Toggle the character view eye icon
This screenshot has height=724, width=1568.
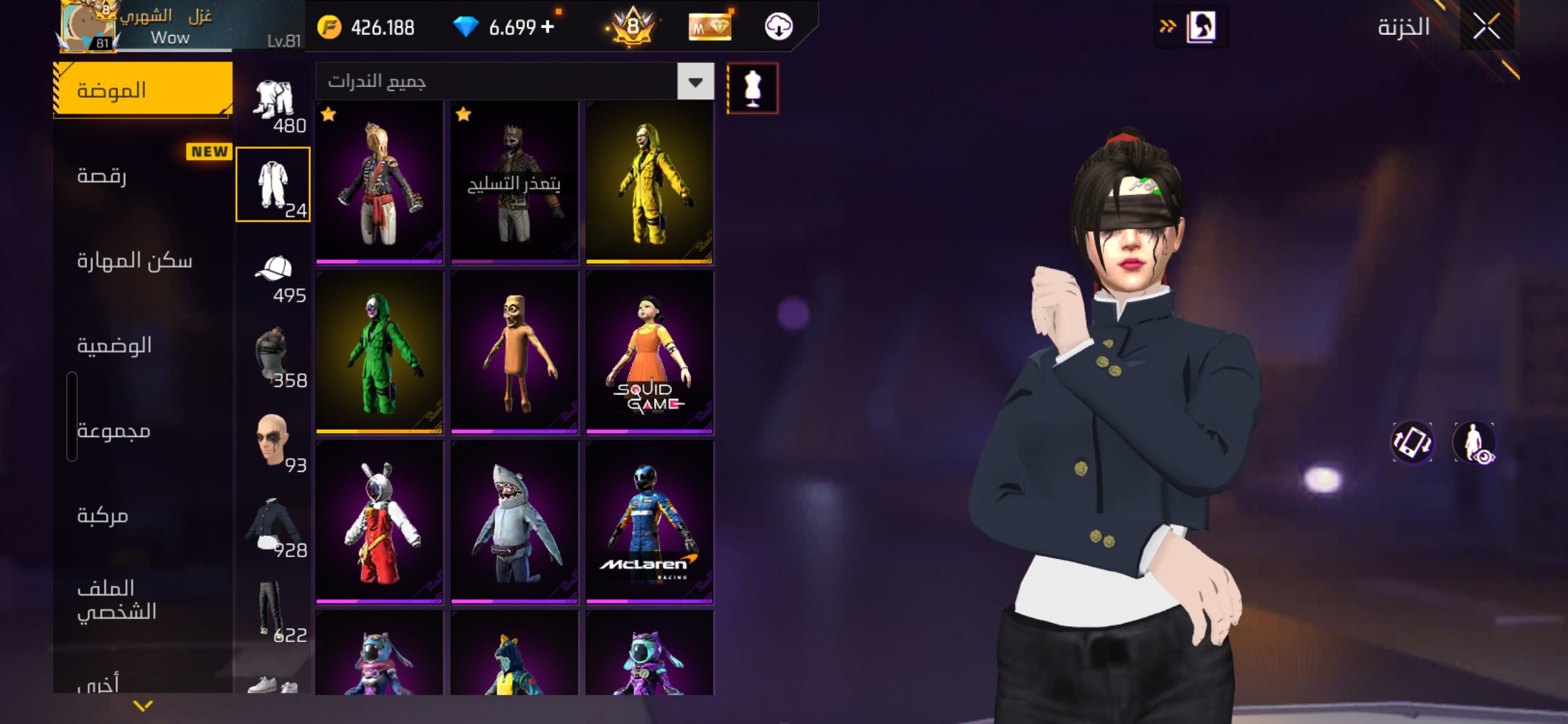point(1474,442)
